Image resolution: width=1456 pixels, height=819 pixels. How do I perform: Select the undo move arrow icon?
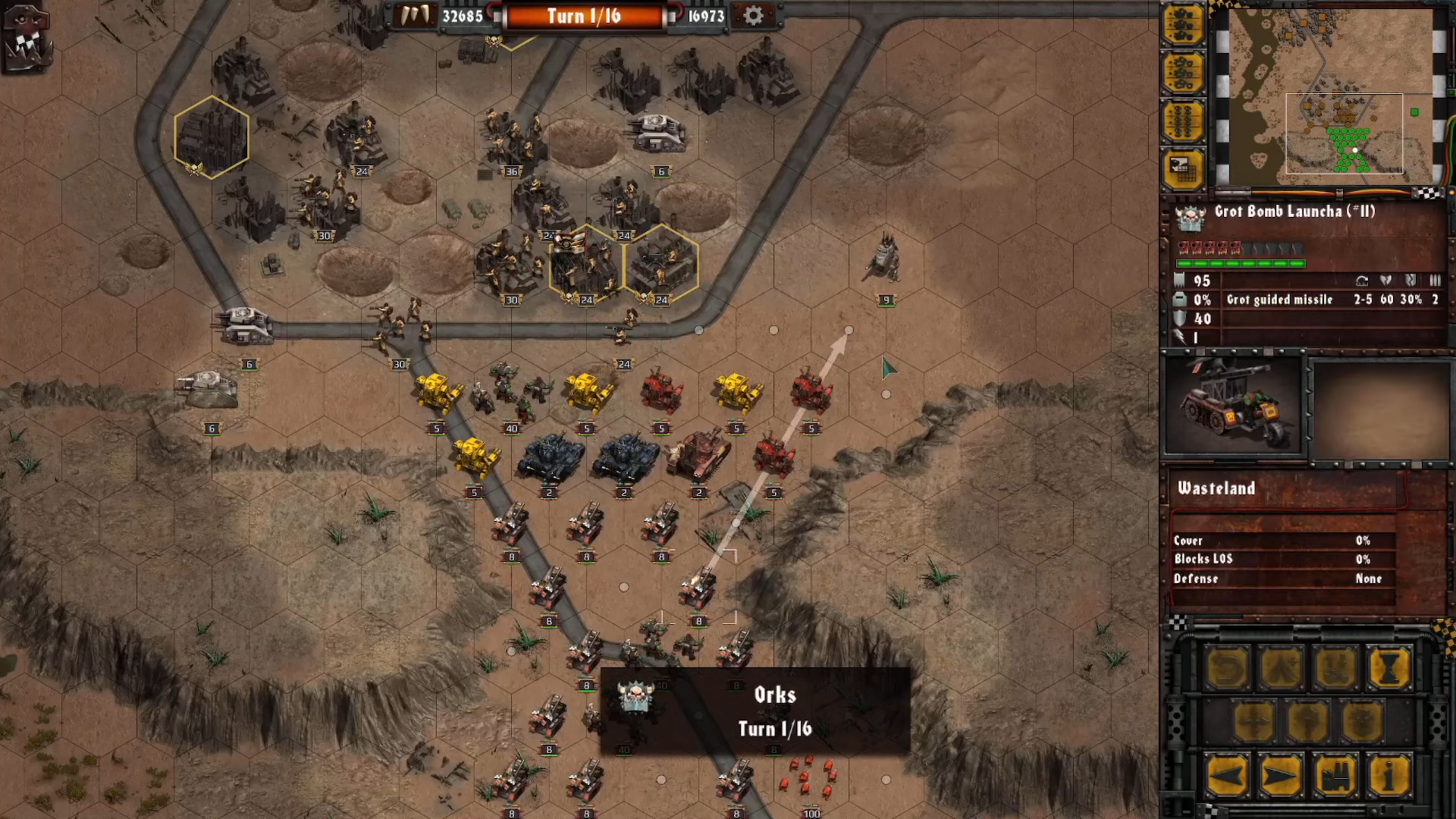(1226, 667)
